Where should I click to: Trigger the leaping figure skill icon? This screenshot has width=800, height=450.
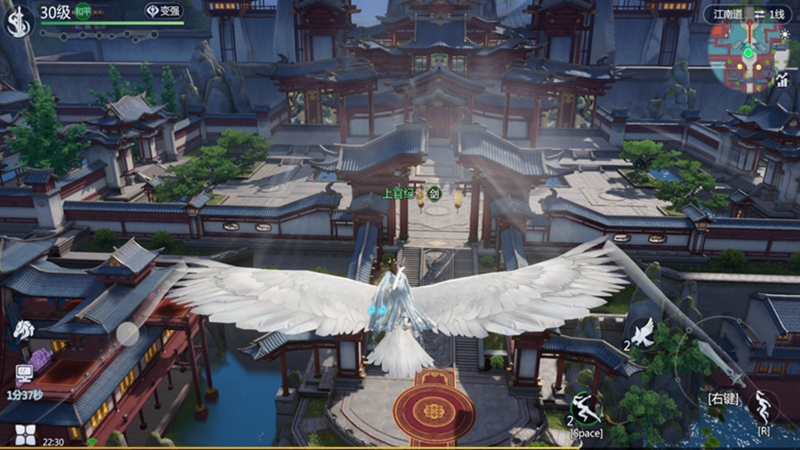coord(764,407)
